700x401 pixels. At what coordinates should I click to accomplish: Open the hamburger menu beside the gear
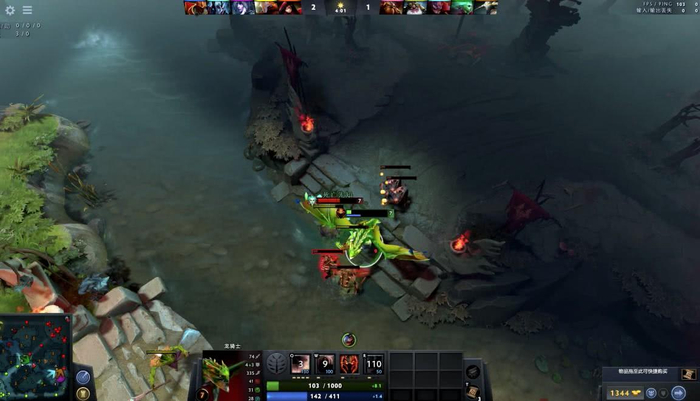(x=27, y=10)
